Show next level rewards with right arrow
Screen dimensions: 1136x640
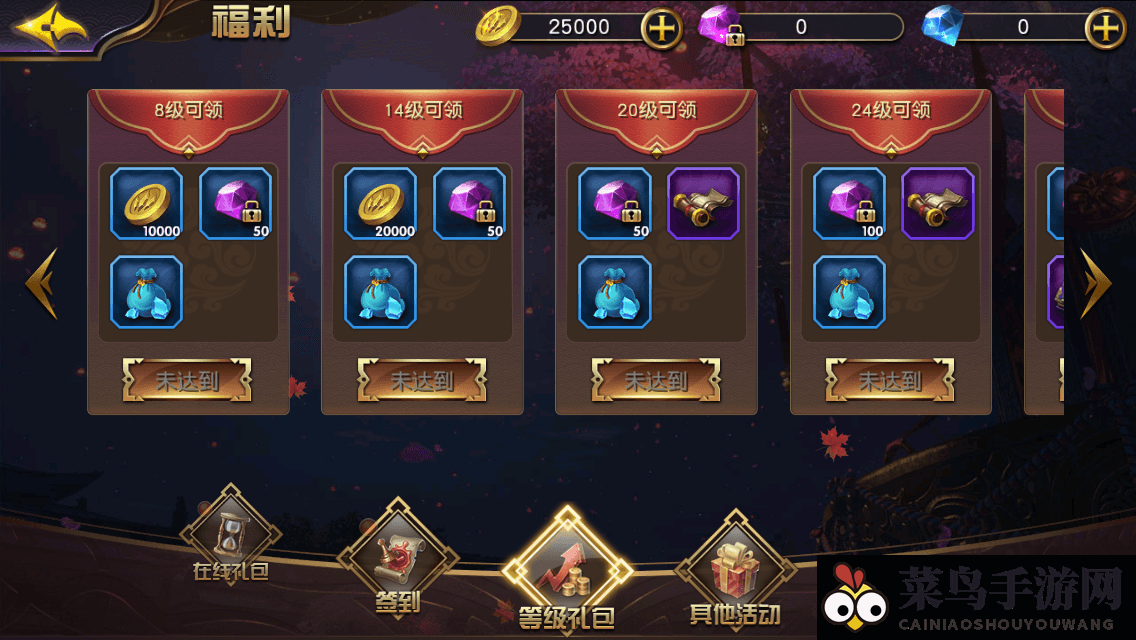[1095, 283]
